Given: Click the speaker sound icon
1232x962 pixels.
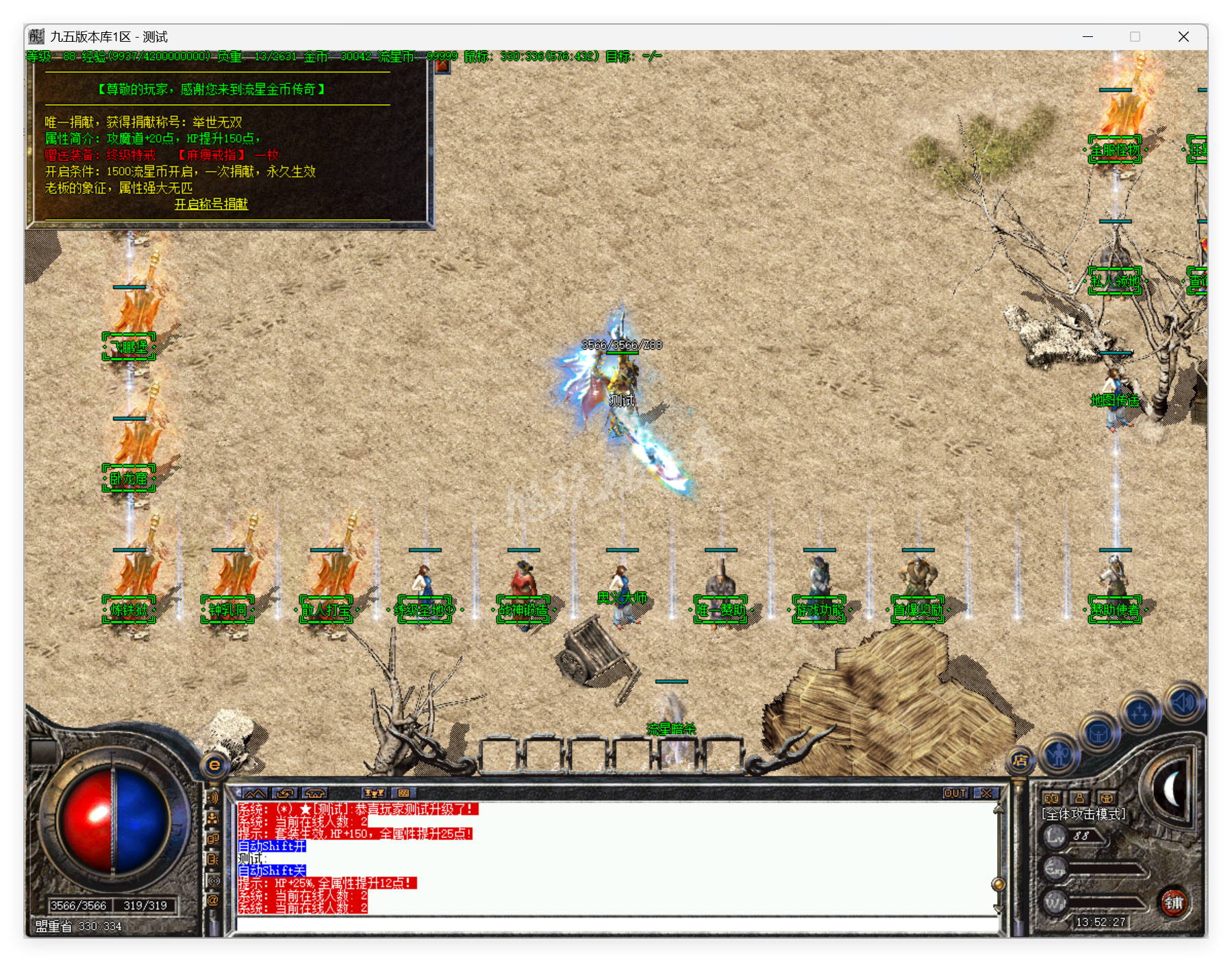Looking at the screenshot, I should (1183, 703).
